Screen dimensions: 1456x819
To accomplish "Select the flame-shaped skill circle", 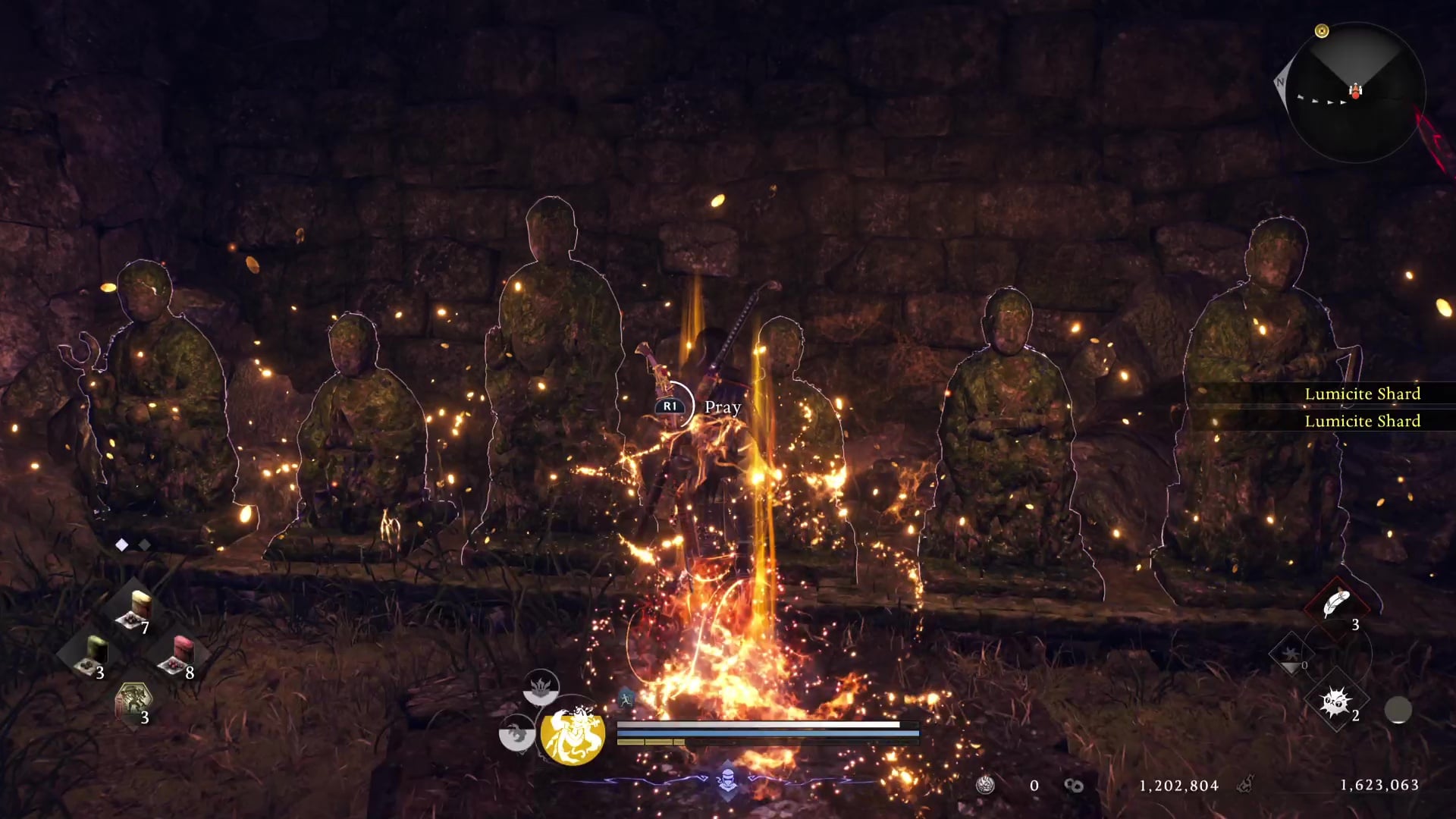I will point(540,687).
